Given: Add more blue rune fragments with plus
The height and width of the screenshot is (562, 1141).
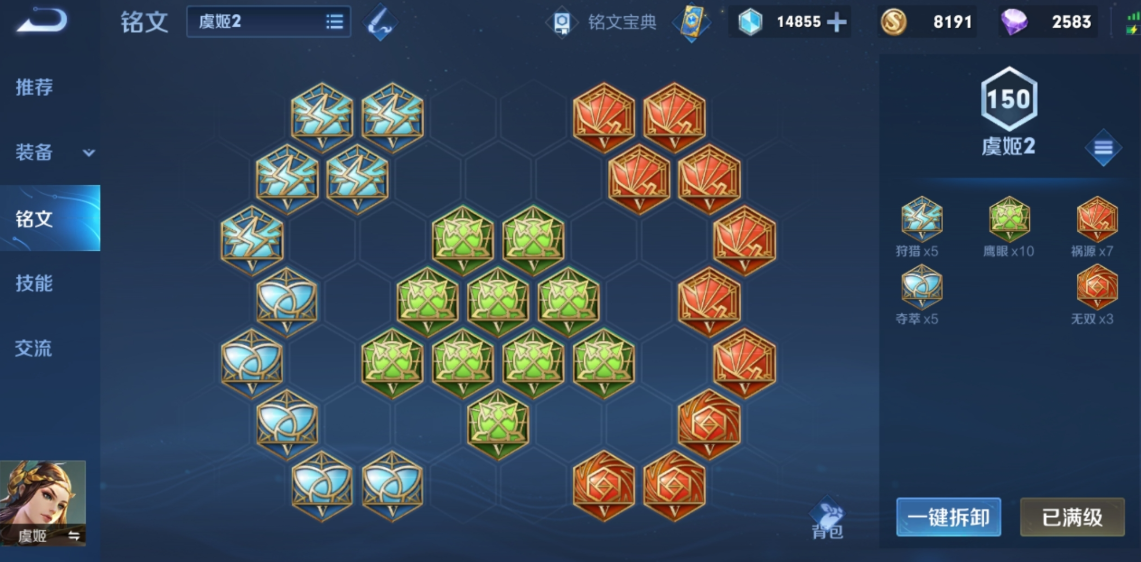Looking at the screenshot, I should pyautogui.click(x=837, y=22).
